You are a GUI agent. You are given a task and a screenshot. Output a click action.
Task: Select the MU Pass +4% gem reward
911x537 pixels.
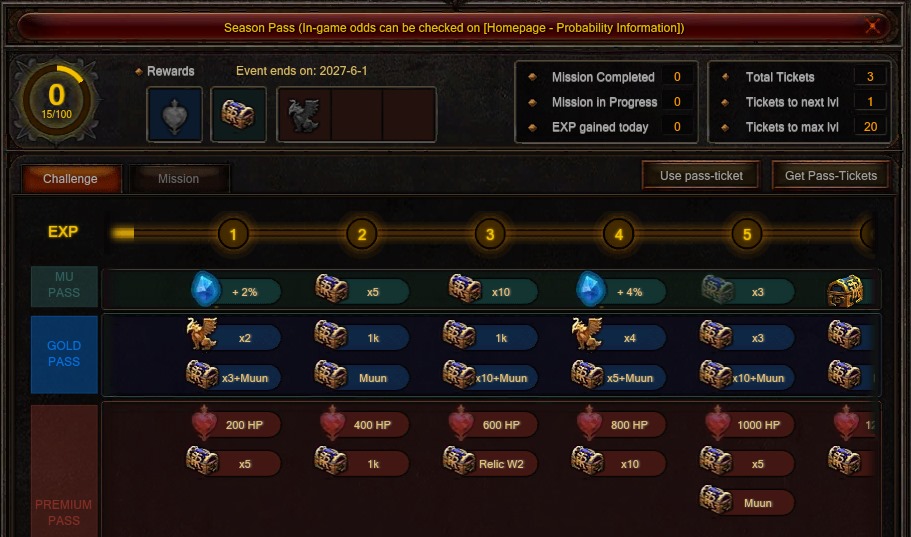[x=621, y=291]
